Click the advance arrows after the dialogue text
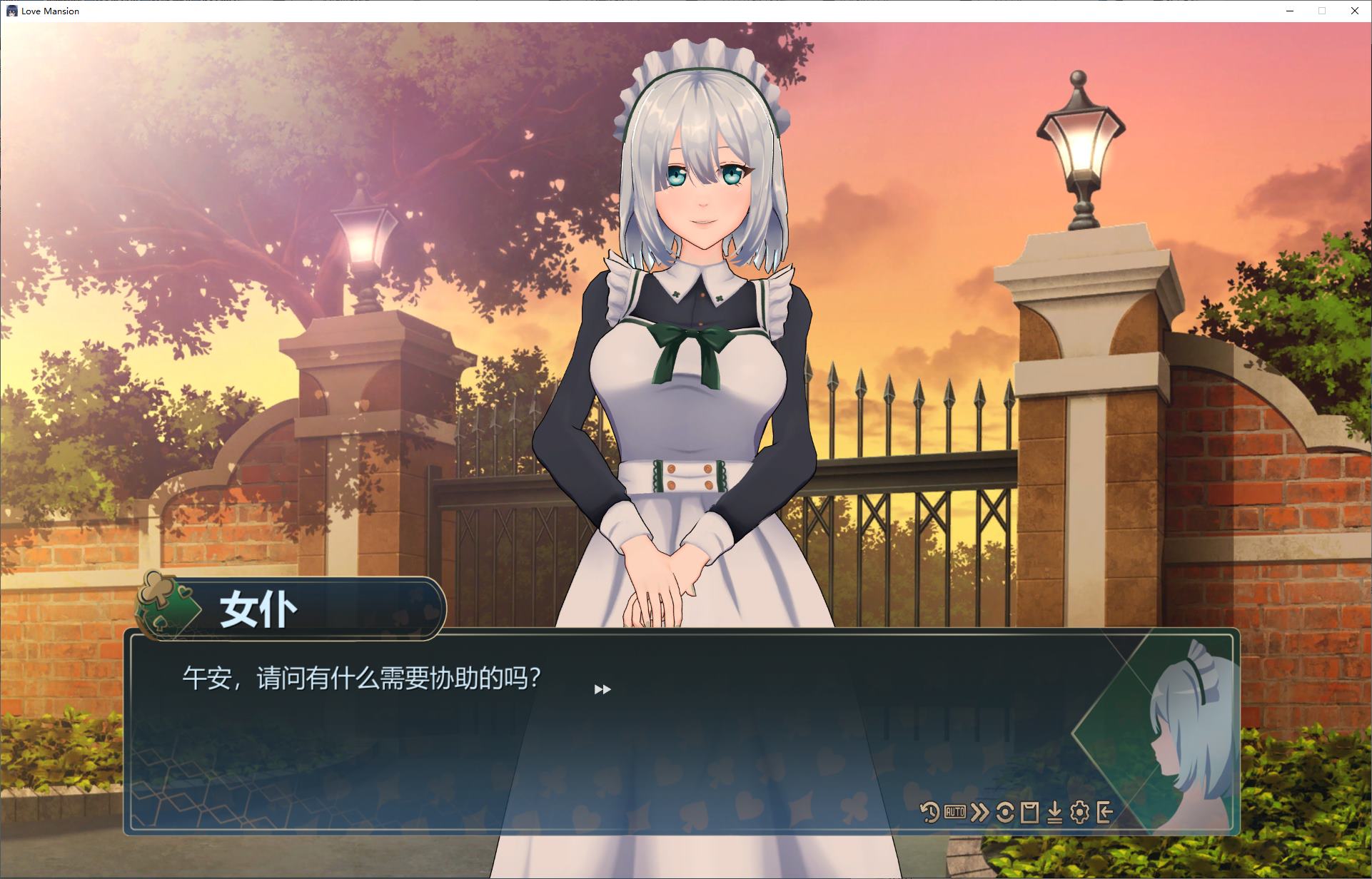1372x879 pixels. click(602, 689)
